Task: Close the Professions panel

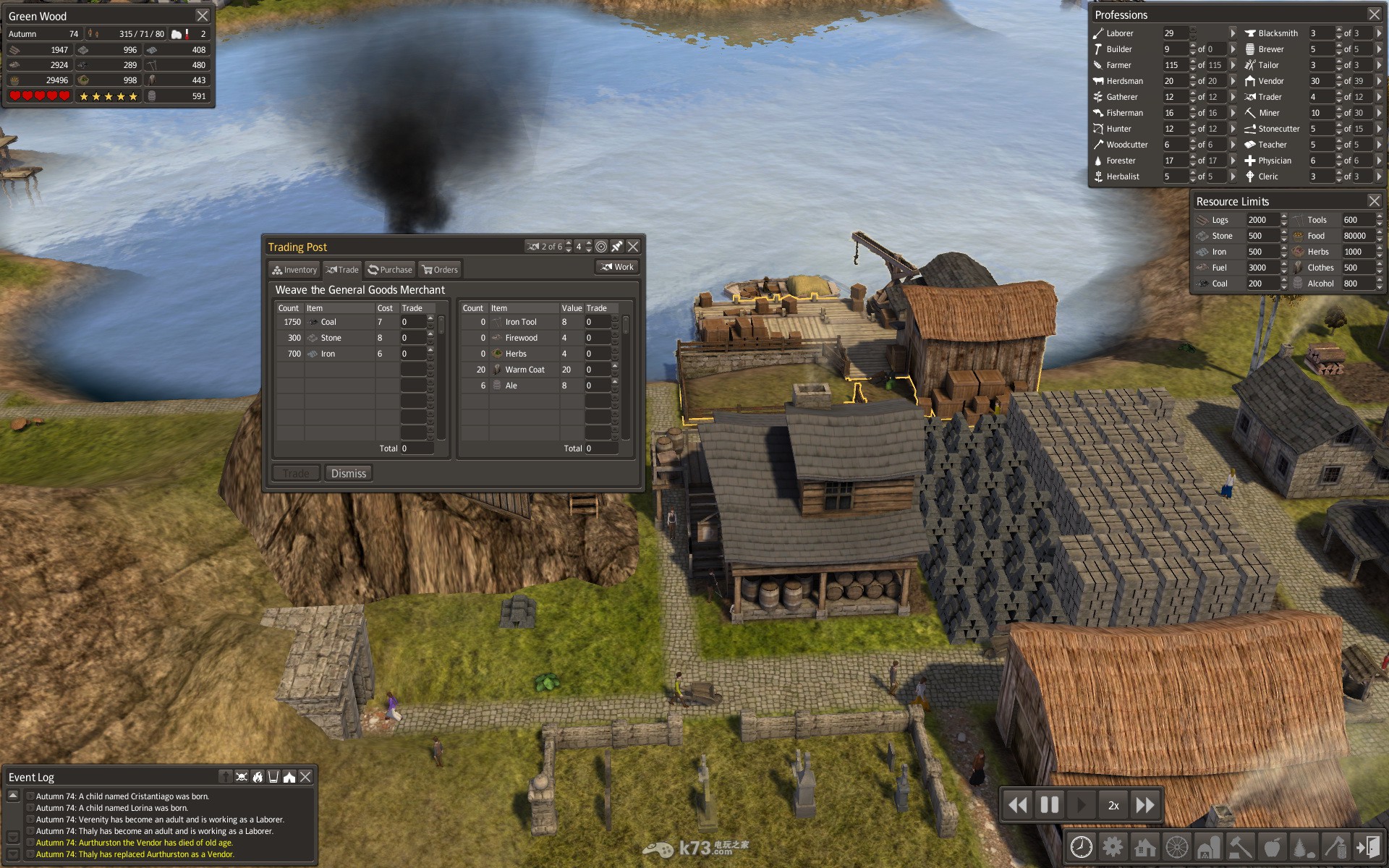Action: [1374, 14]
